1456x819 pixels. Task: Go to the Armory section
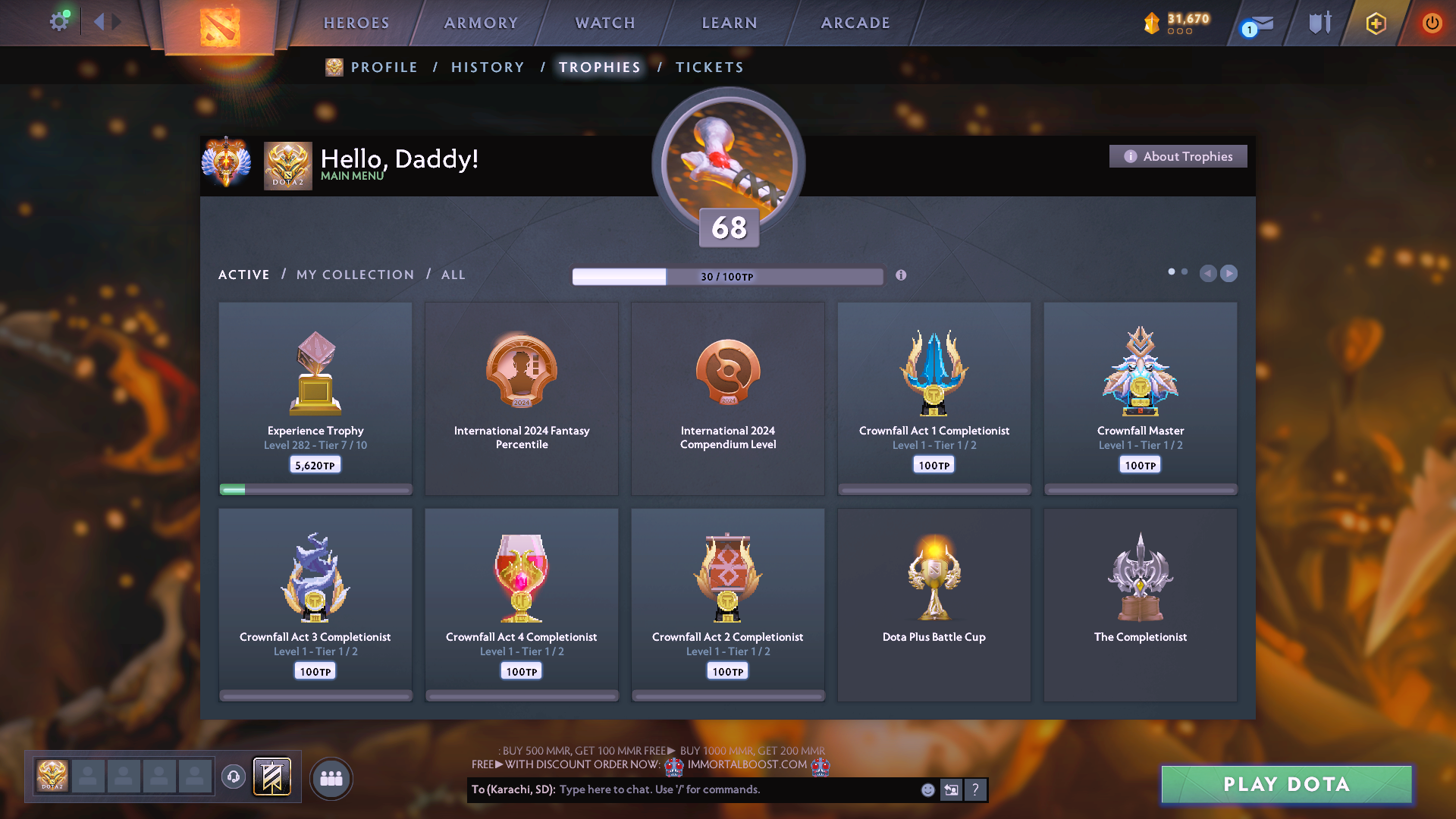[481, 23]
